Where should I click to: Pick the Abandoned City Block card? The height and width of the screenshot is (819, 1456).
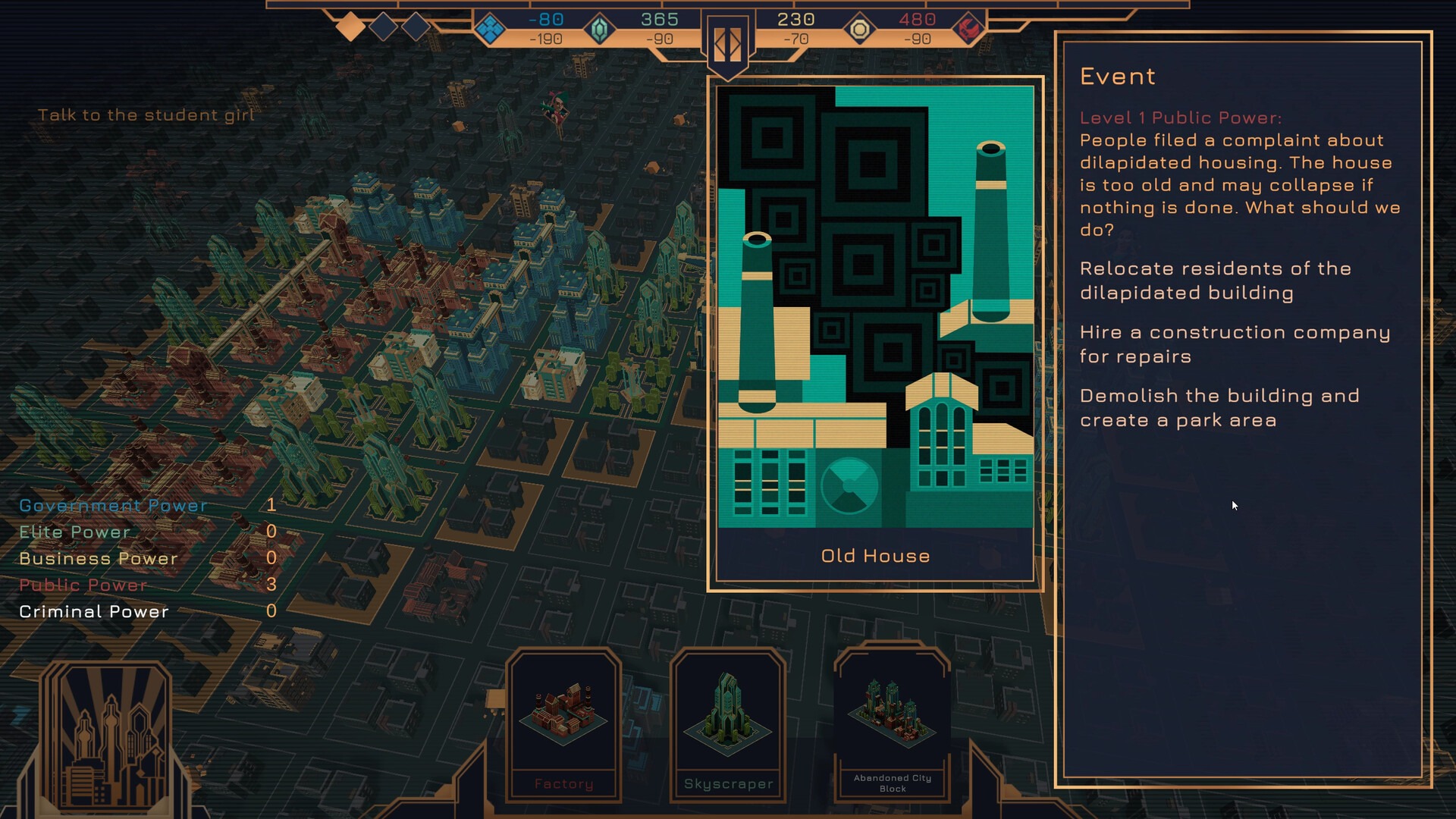tap(893, 723)
